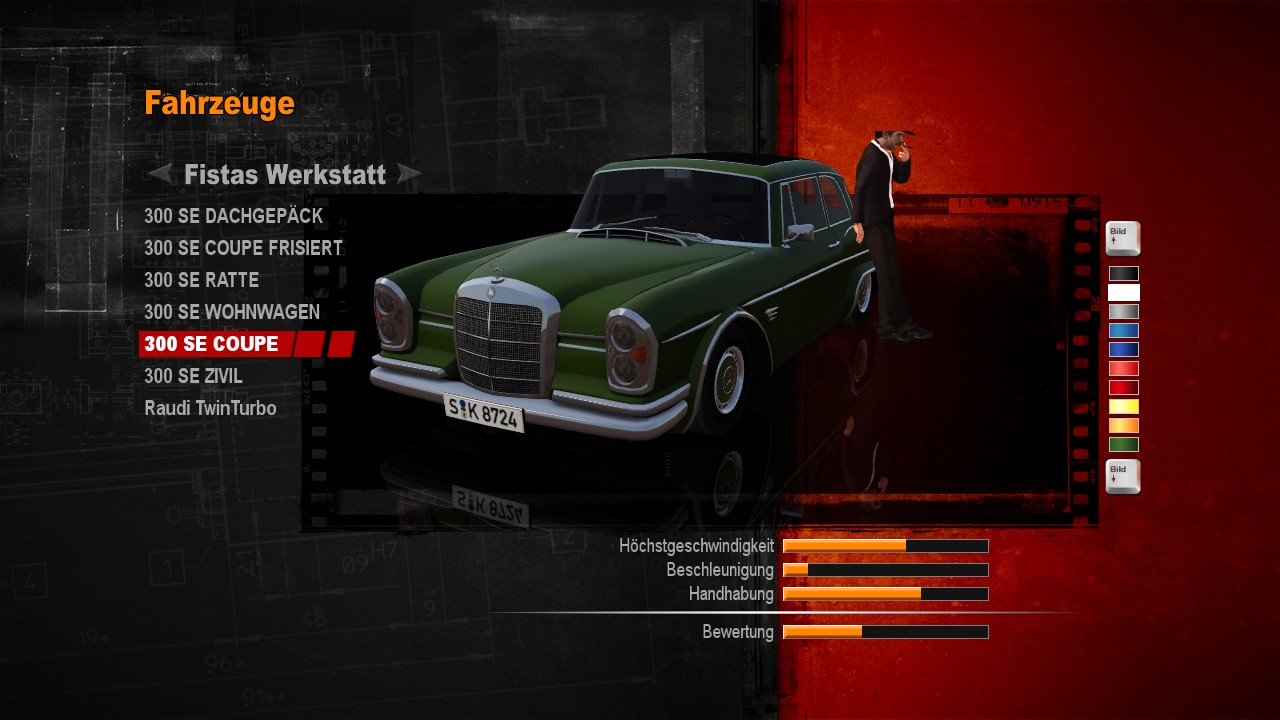Pick the dark blue paint swatch
The image size is (1280, 720).
[1123, 349]
